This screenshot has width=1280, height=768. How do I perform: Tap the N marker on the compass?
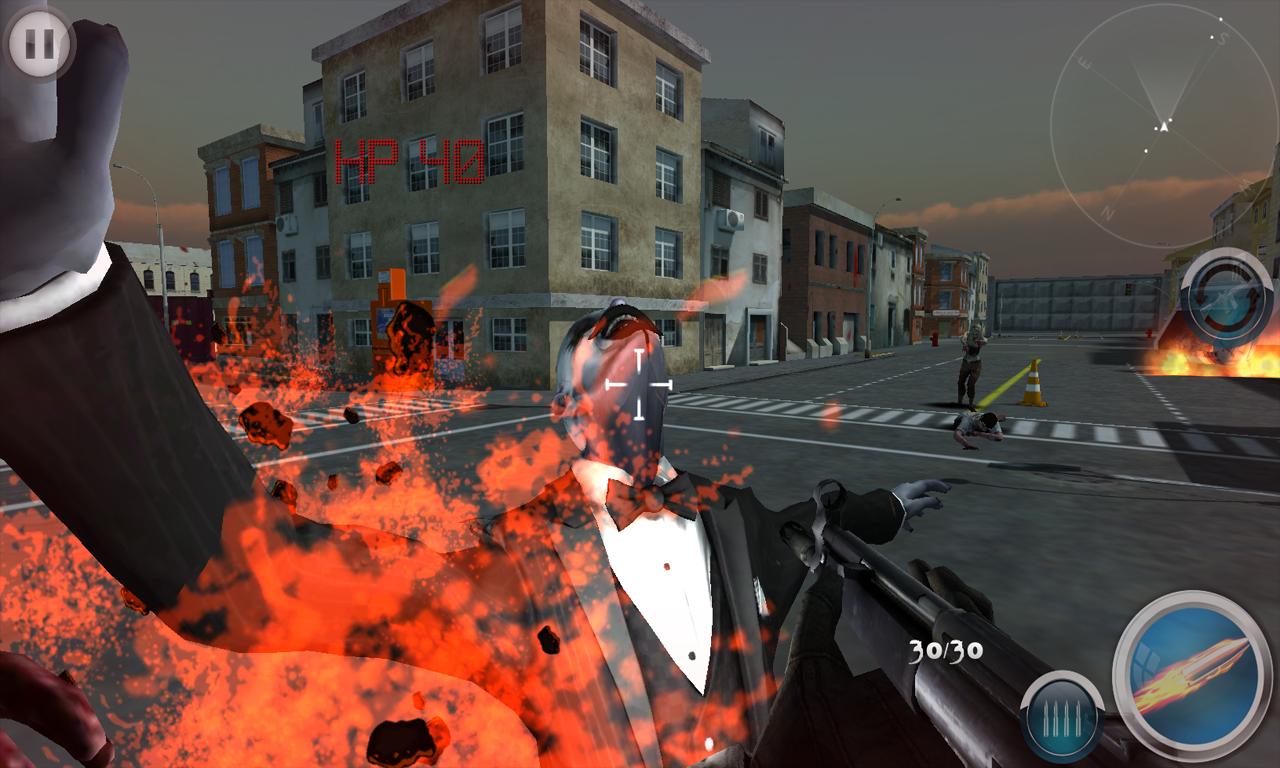1107,212
